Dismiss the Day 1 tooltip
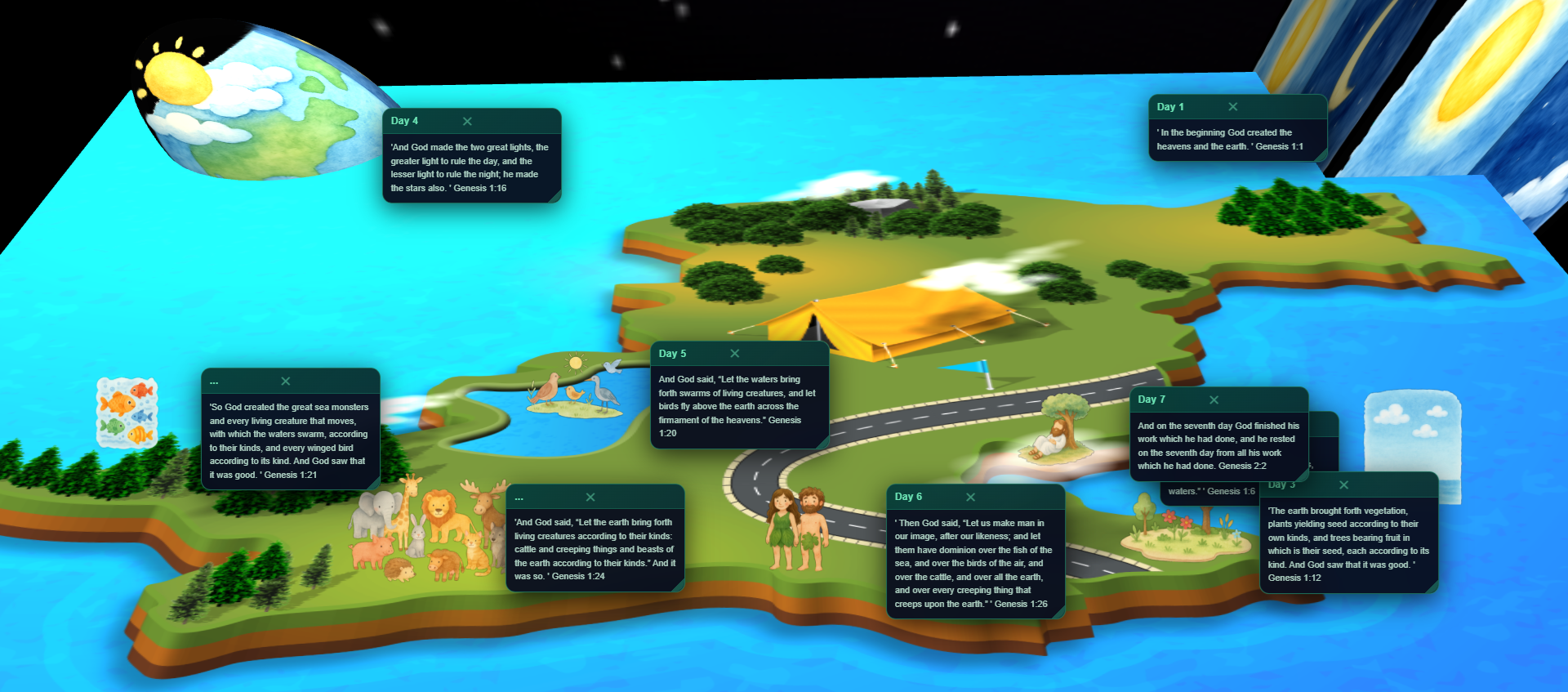The height and width of the screenshot is (692, 1568). click(1234, 106)
